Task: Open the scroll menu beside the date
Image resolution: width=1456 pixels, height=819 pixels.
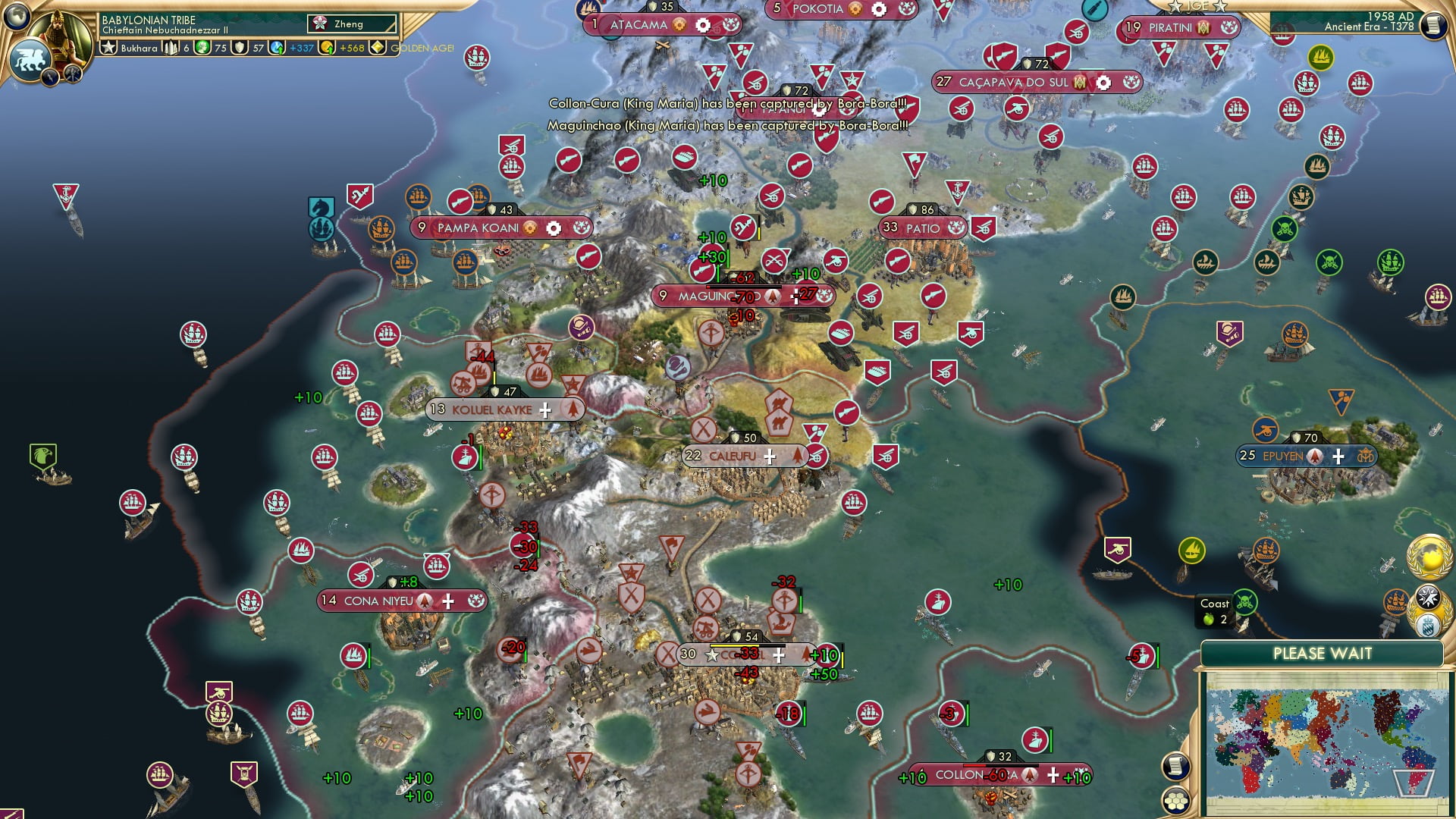Action: tap(1433, 25)
